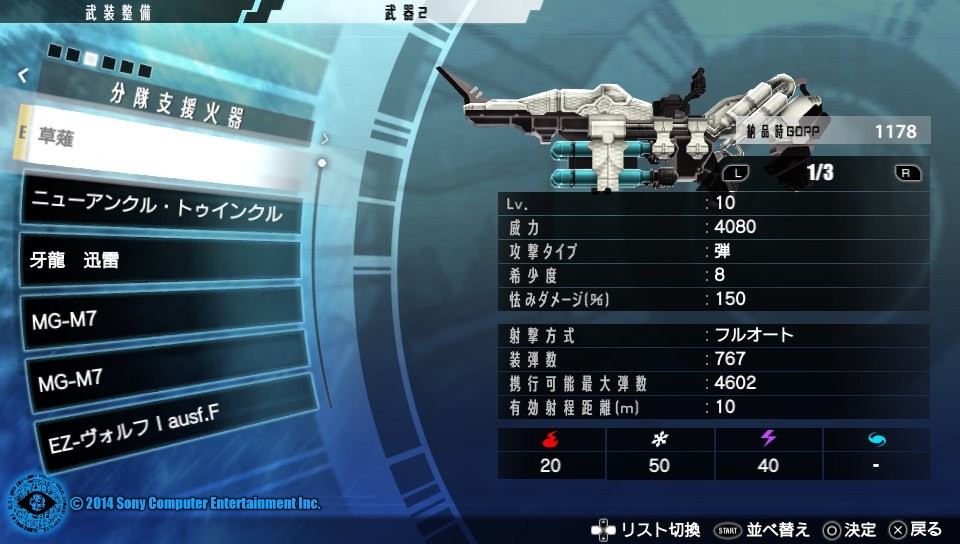
Task: Click the left arrow beside 分隊支援火器
Action: point(23,74)
